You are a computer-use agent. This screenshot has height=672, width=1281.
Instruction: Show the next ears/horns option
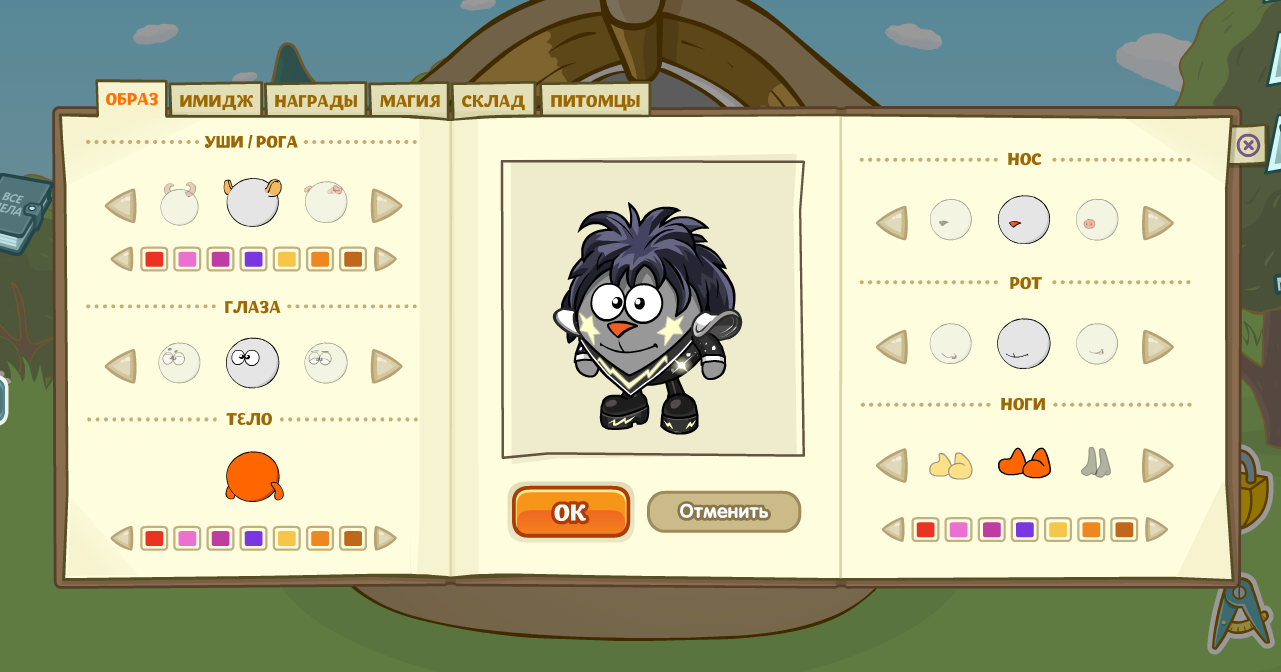(386, 206)
